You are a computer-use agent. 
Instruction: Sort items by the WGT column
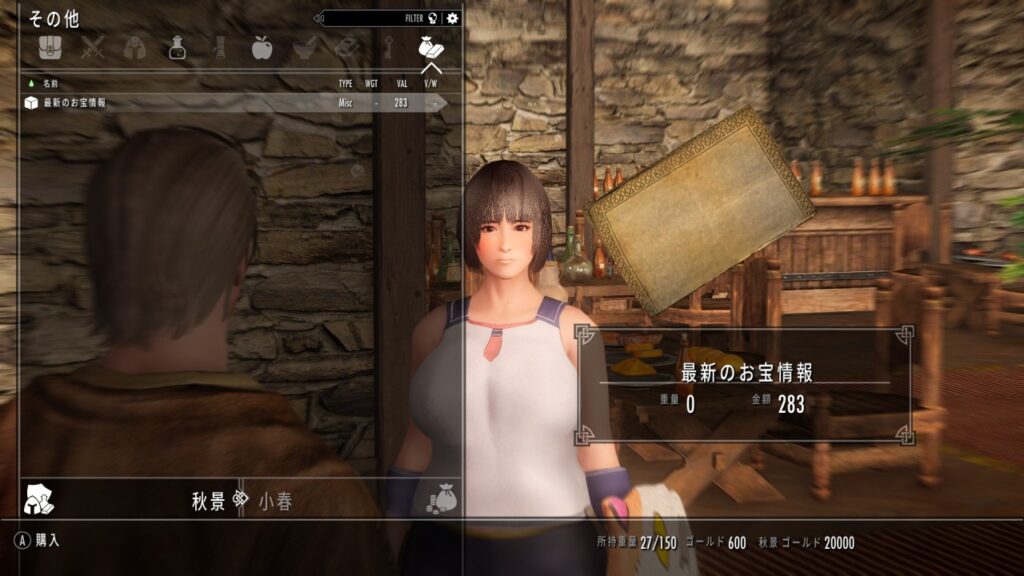pos(372,83)
